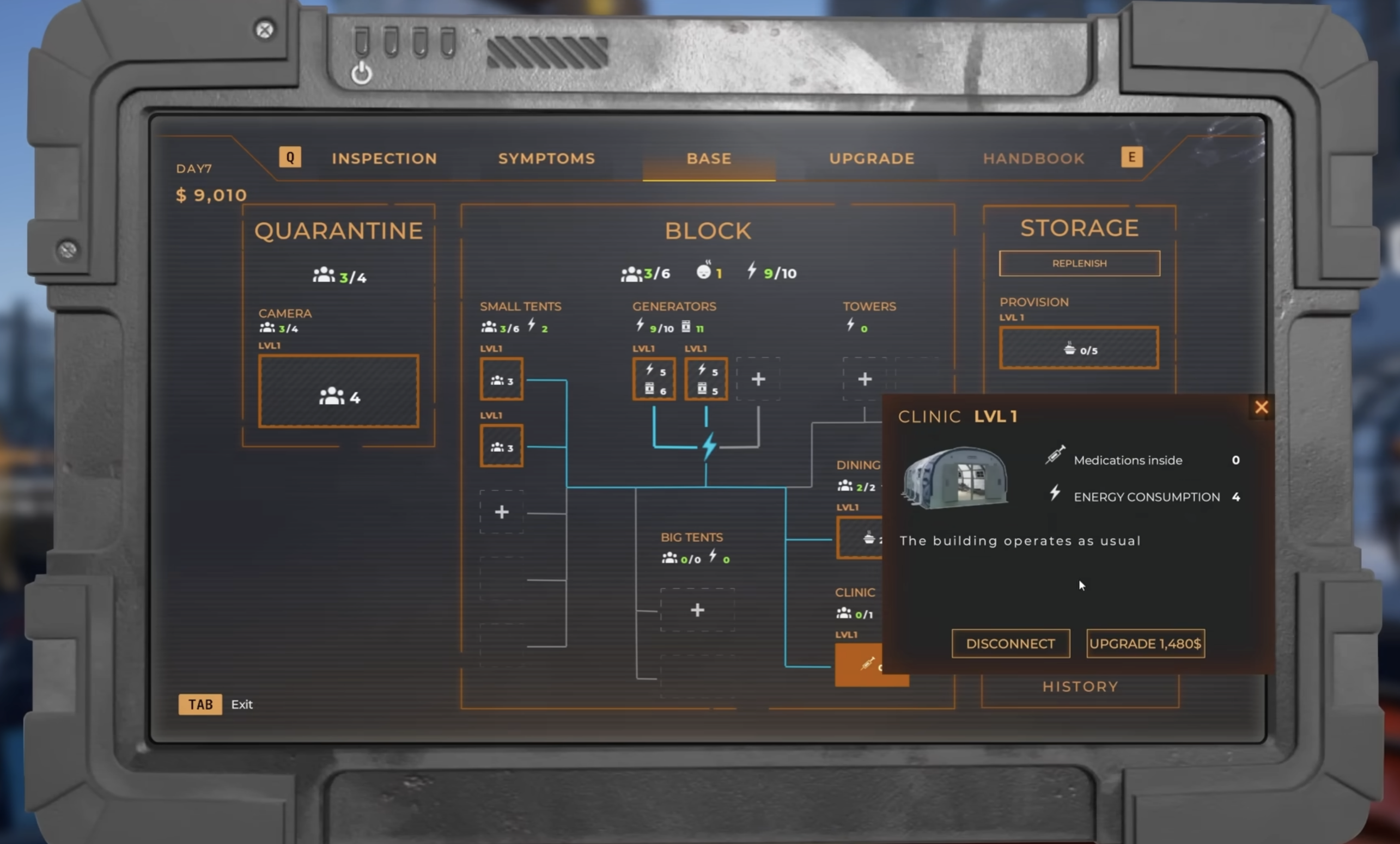
Task: Disconnect the clinic from power
Action: (x=1010, y=644)
